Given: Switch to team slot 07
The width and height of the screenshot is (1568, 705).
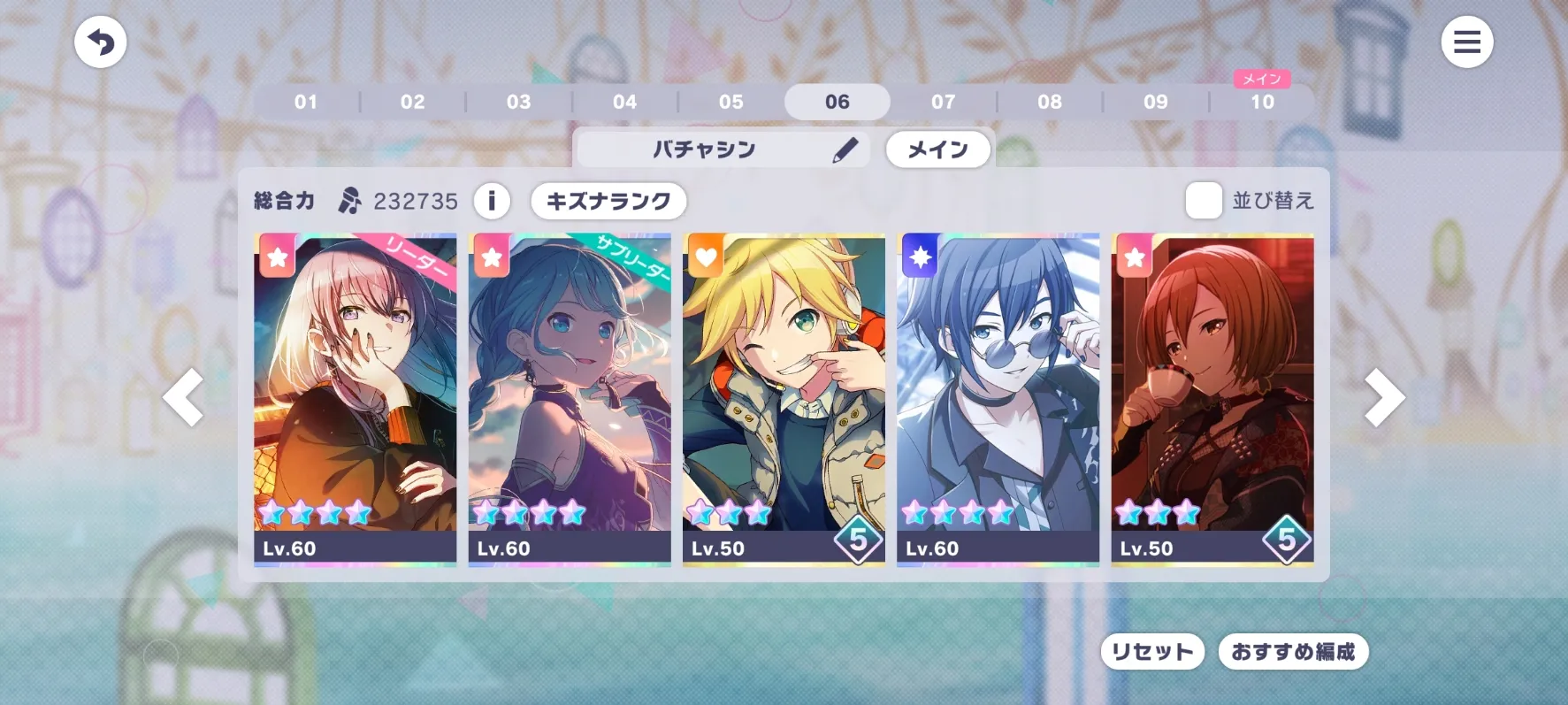Looking at the screenshot, I should (944, 102).
